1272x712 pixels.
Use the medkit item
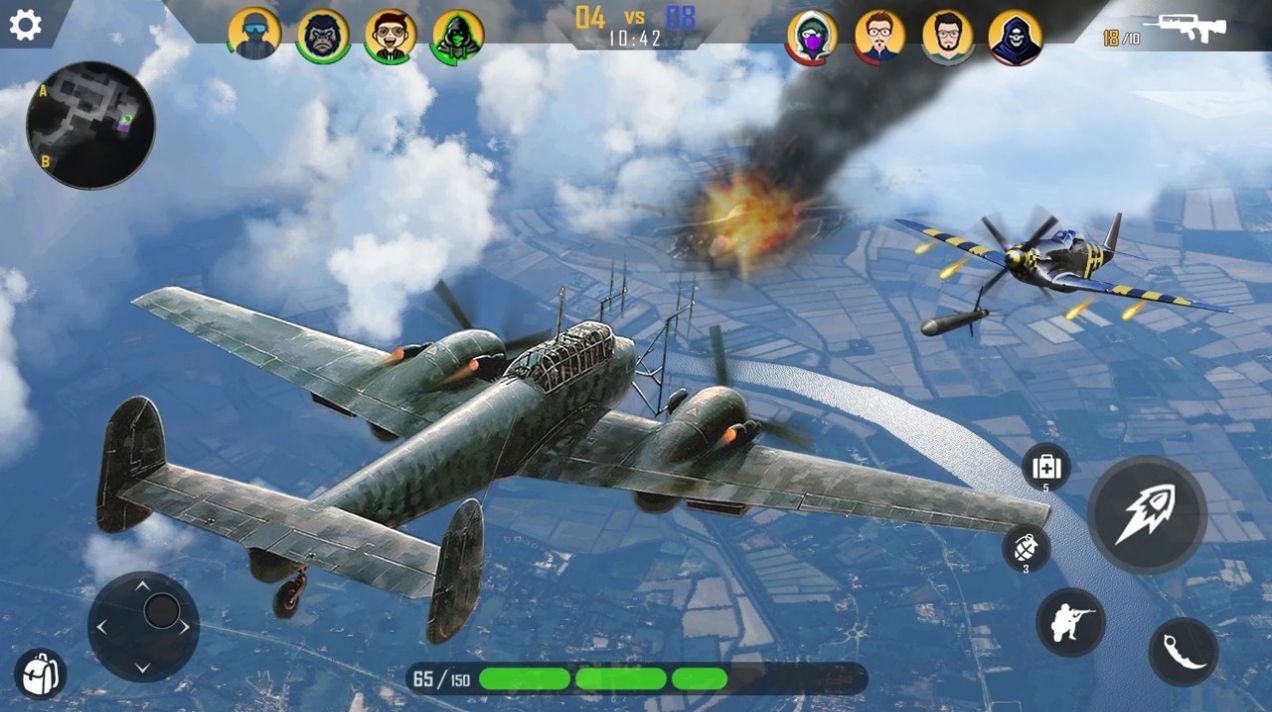tap(1046, 466)
